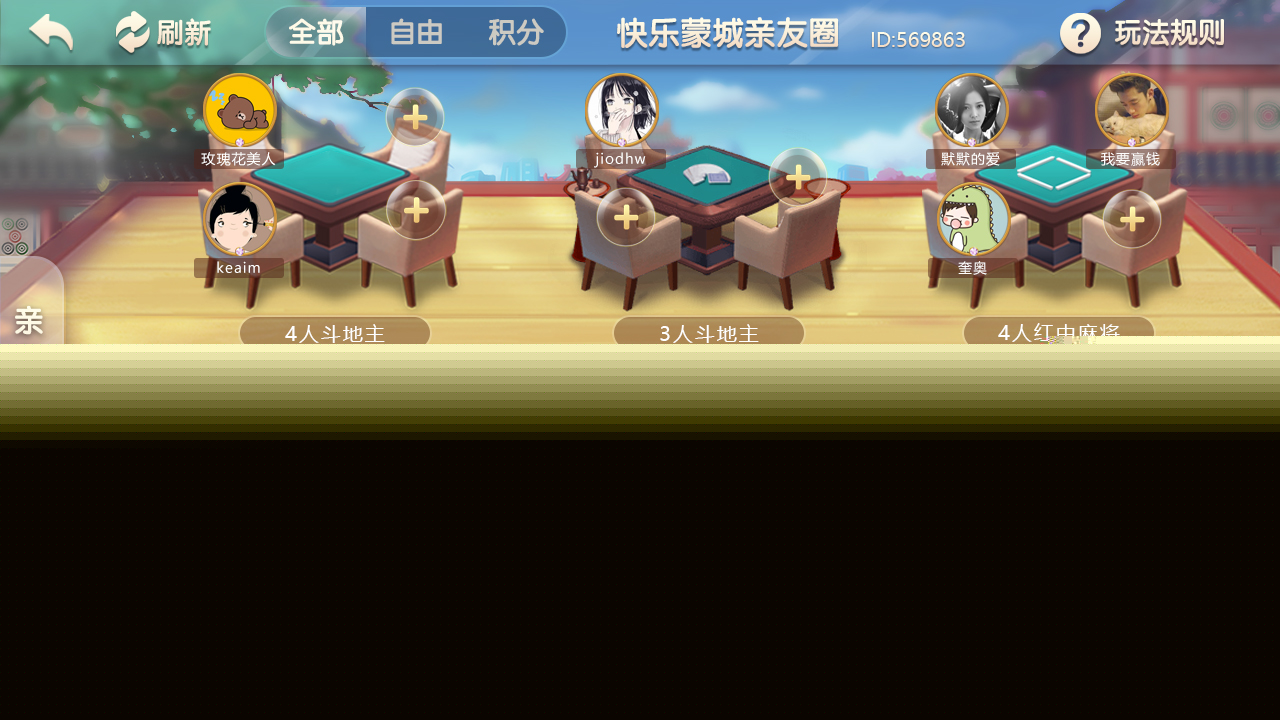Tap 我要赢钱's avatar picture
This screenshot has height=720, width=1280.
point(1131,108)
